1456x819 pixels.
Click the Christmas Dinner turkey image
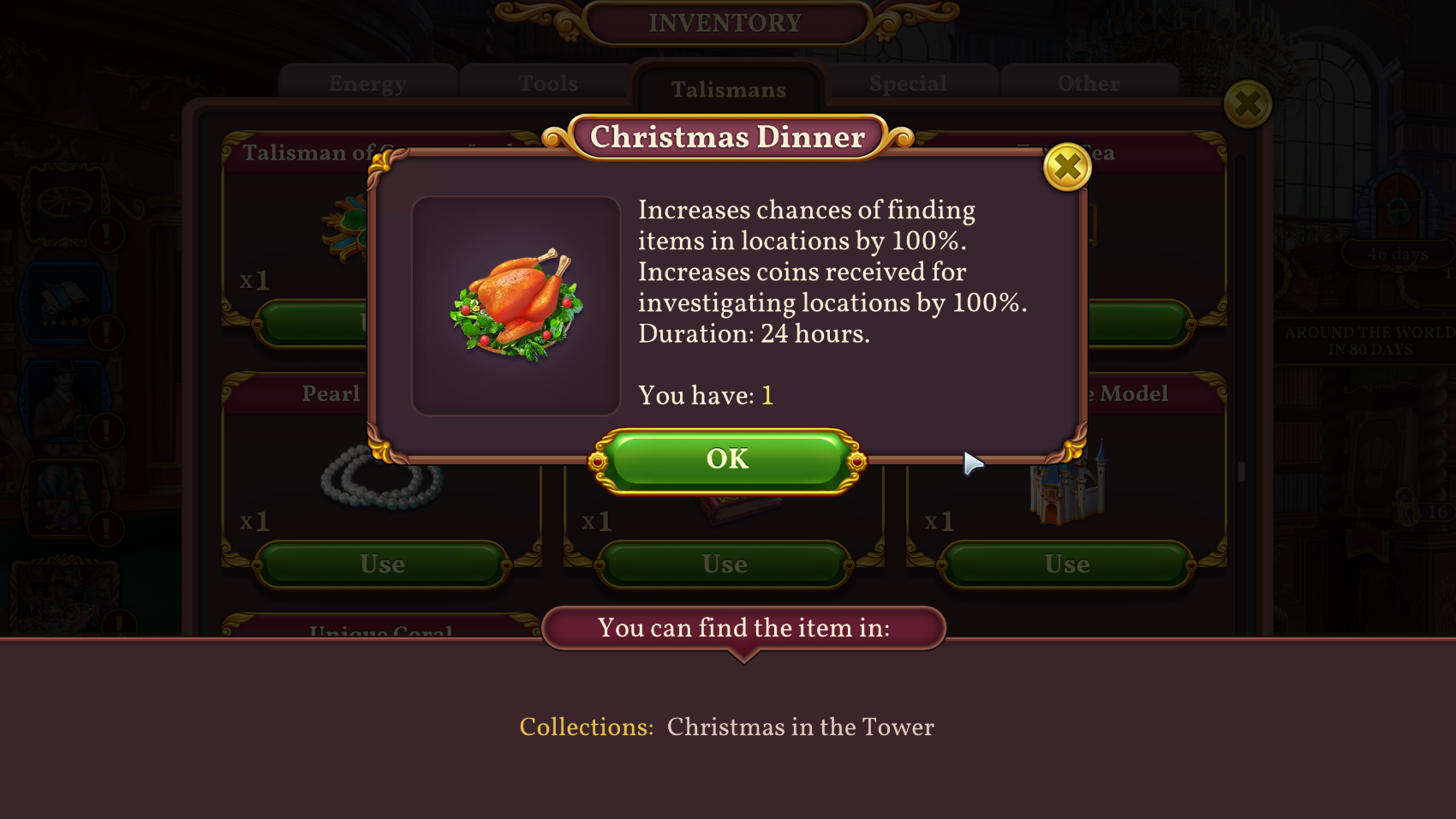coord(516,306)
